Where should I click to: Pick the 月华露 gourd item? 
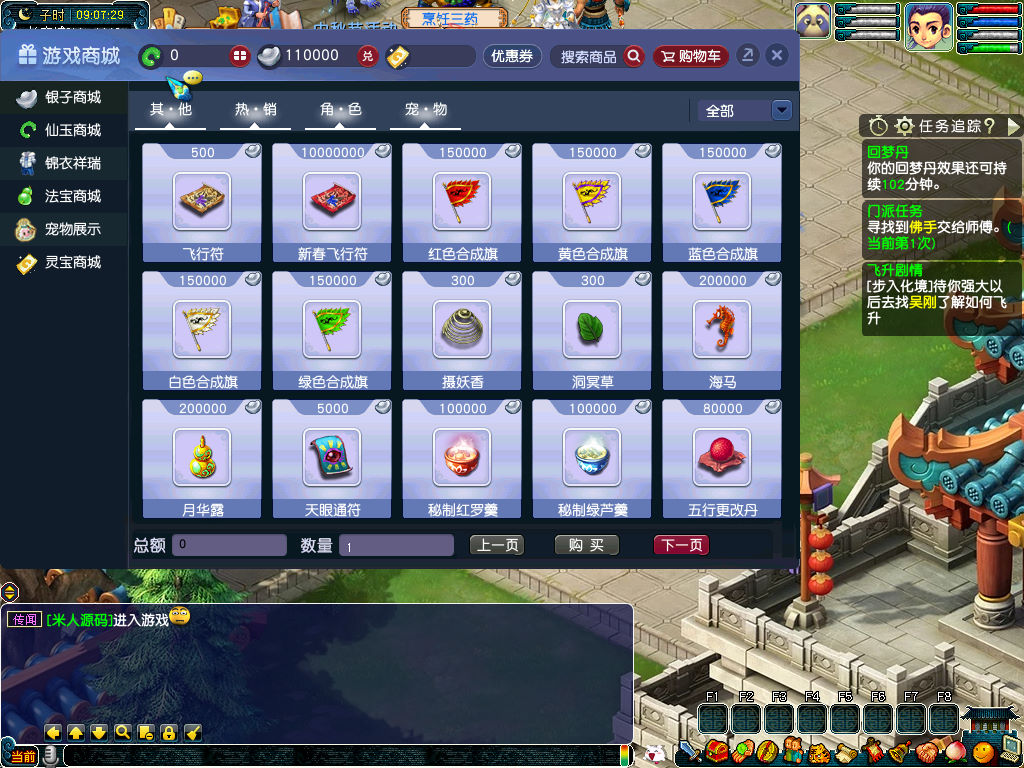(x=202, y=458)
